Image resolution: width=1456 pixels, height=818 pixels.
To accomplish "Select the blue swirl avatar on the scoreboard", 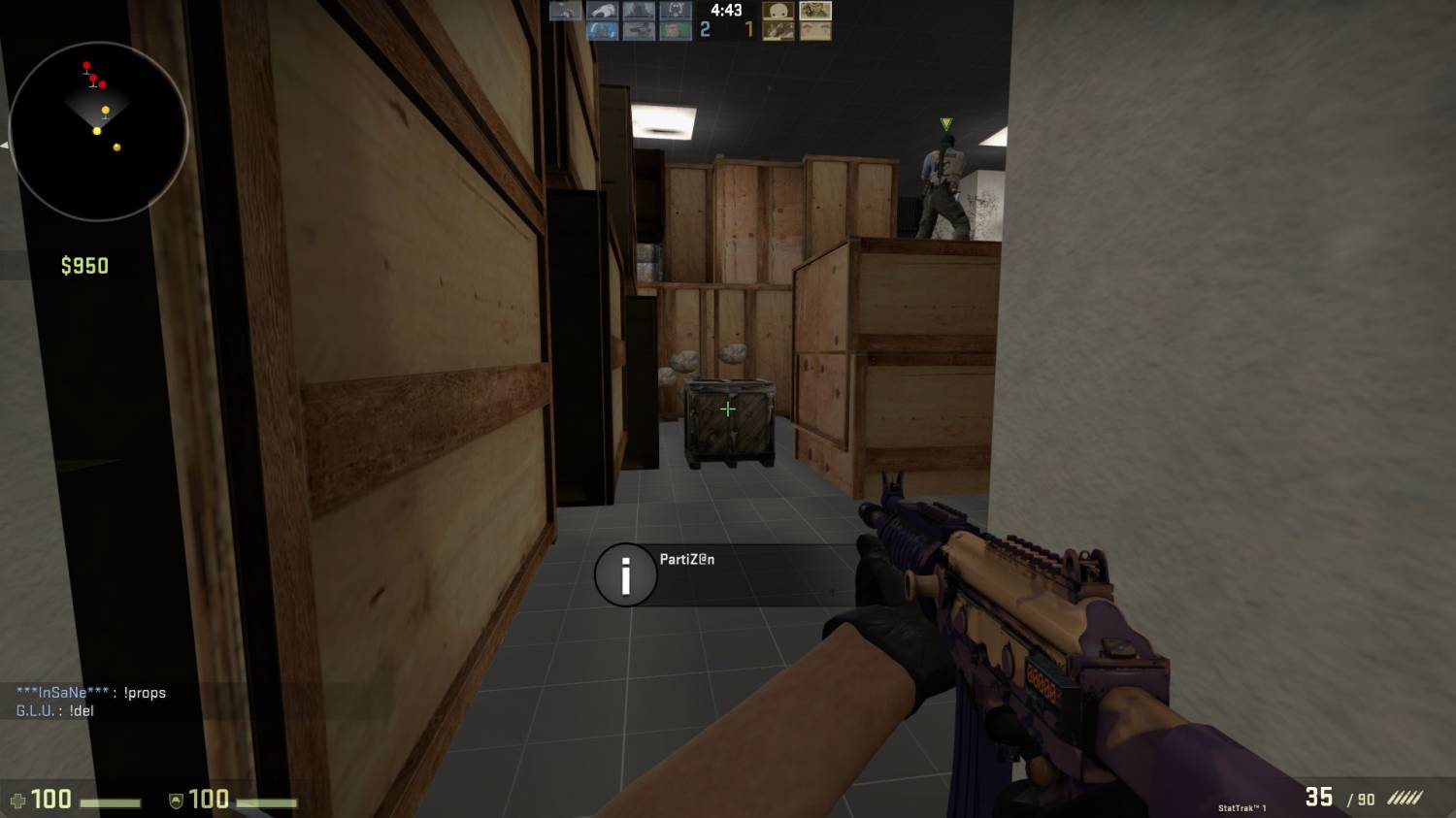I will (x=602, y=30).
